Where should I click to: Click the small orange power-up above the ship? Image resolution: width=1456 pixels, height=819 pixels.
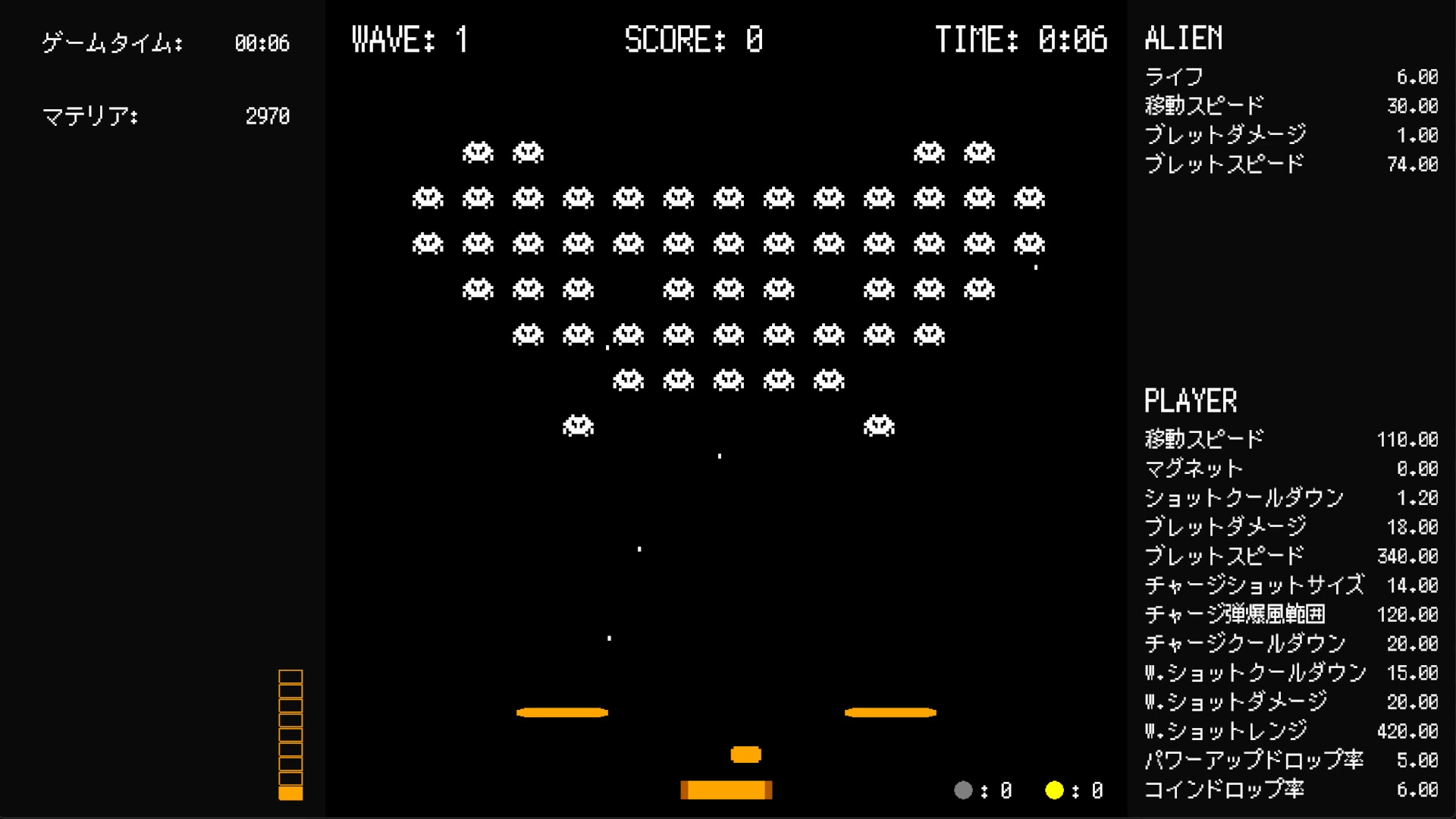(745, 754)
